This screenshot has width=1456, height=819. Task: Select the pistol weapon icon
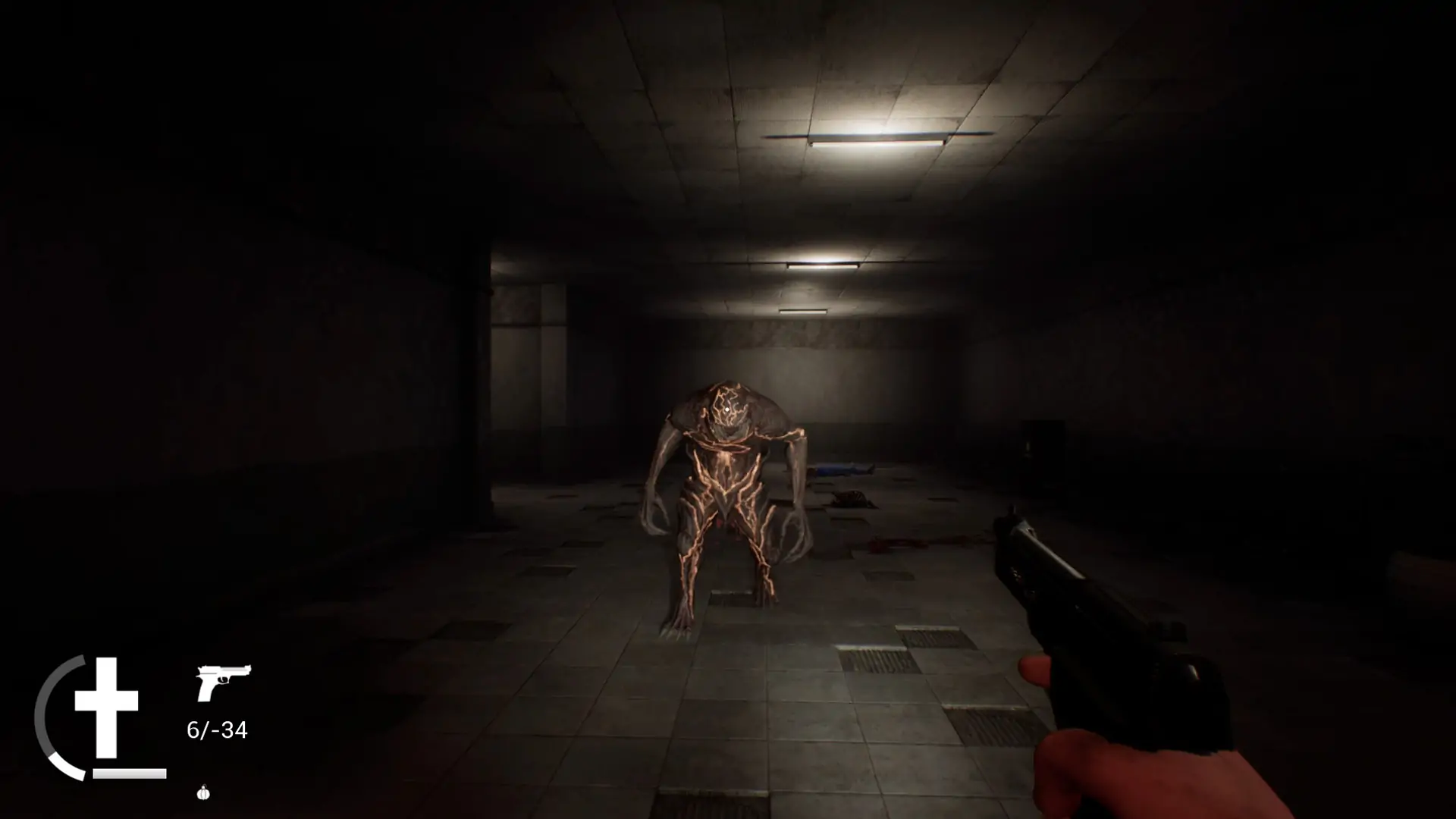click(223, 682)
